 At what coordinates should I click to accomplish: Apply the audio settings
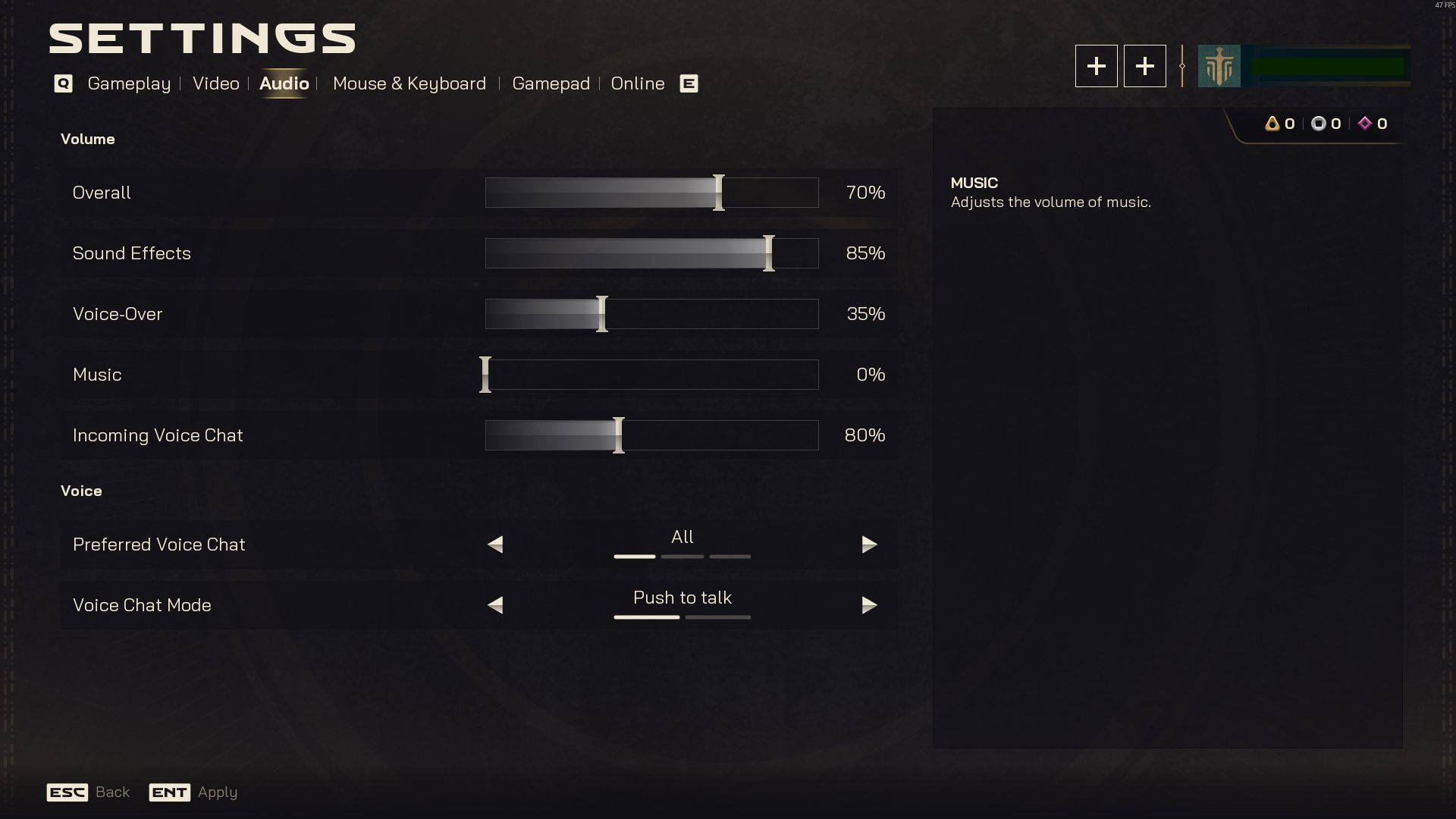[193, 792]
